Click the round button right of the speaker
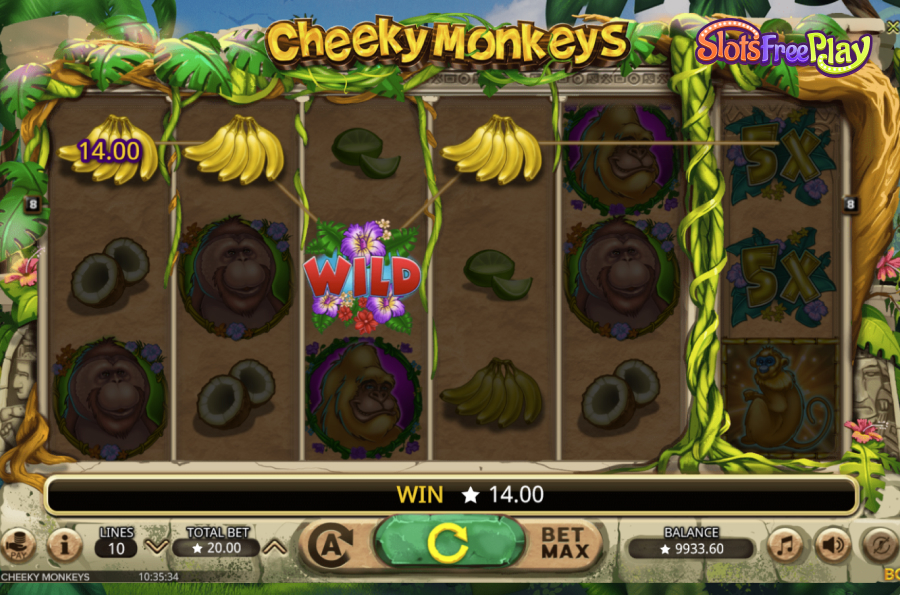The height and width of the screenshot is (600, 900). [x=878, y=545]
